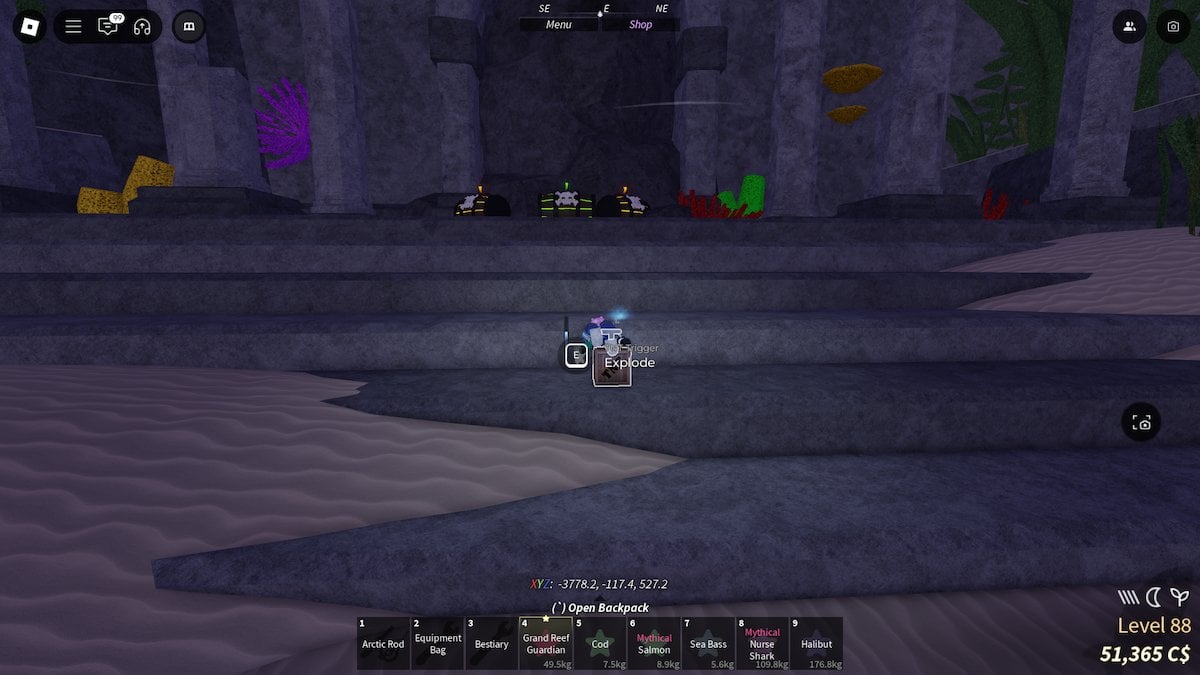Pick the Sea Bass hotbar slot
1200x675 pixels.
tap(708, 643)
